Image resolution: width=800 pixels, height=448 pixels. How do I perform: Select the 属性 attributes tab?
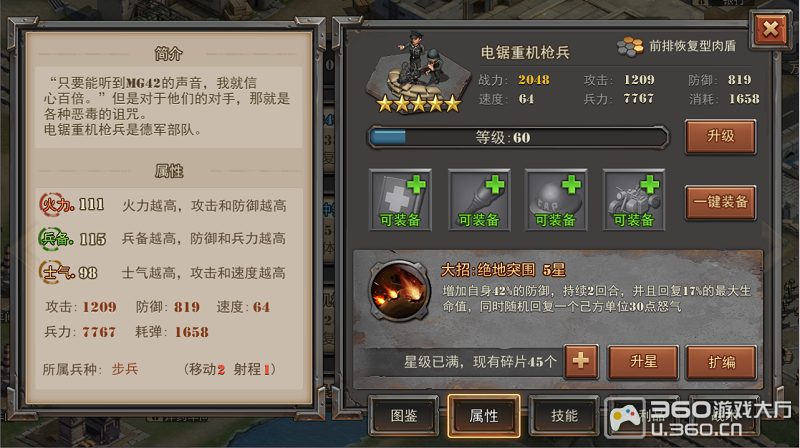pos(484,415)
